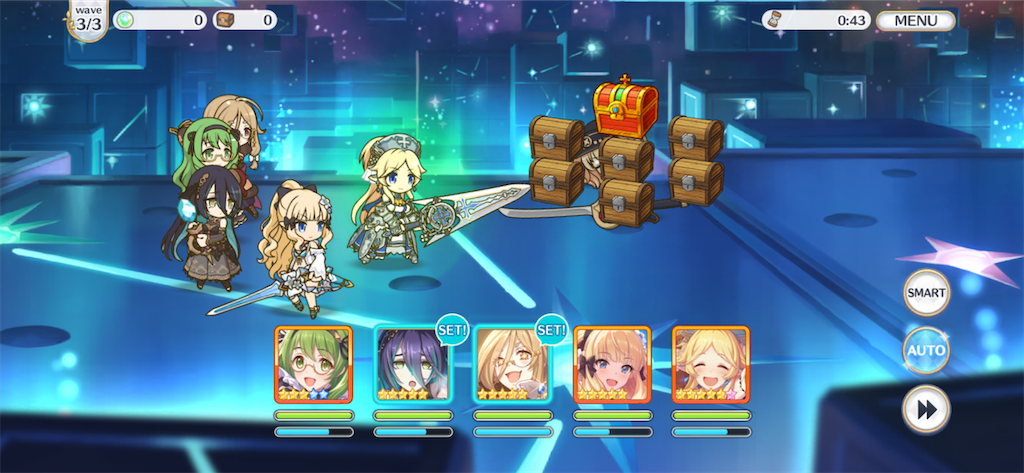This screenshot has height=473, width=1024.
Task: Activate the fast-forward speed button
Action: pyautogui.click(x=925, y=410)
